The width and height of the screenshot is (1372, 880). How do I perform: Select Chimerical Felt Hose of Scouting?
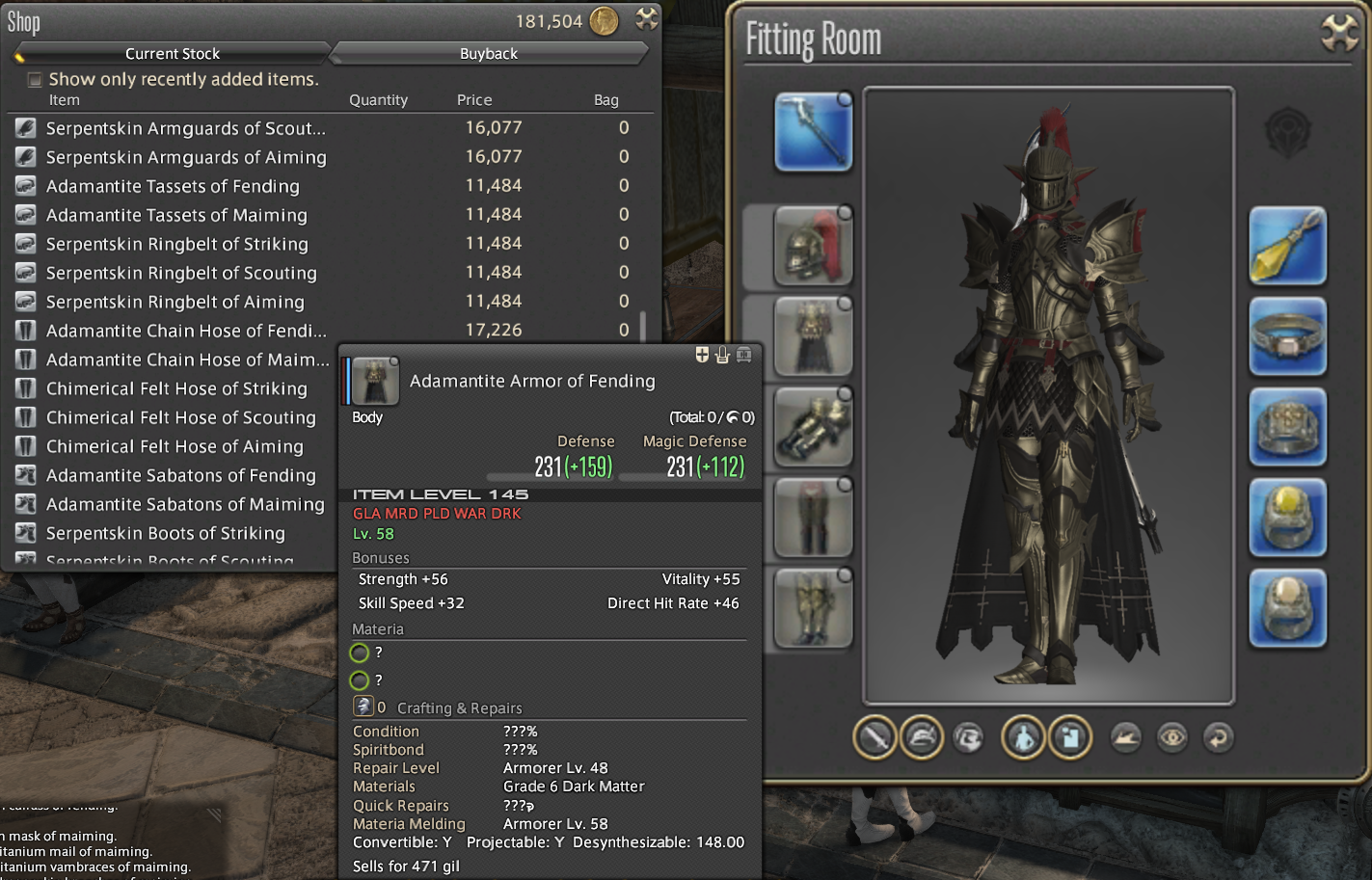[181, 417]
